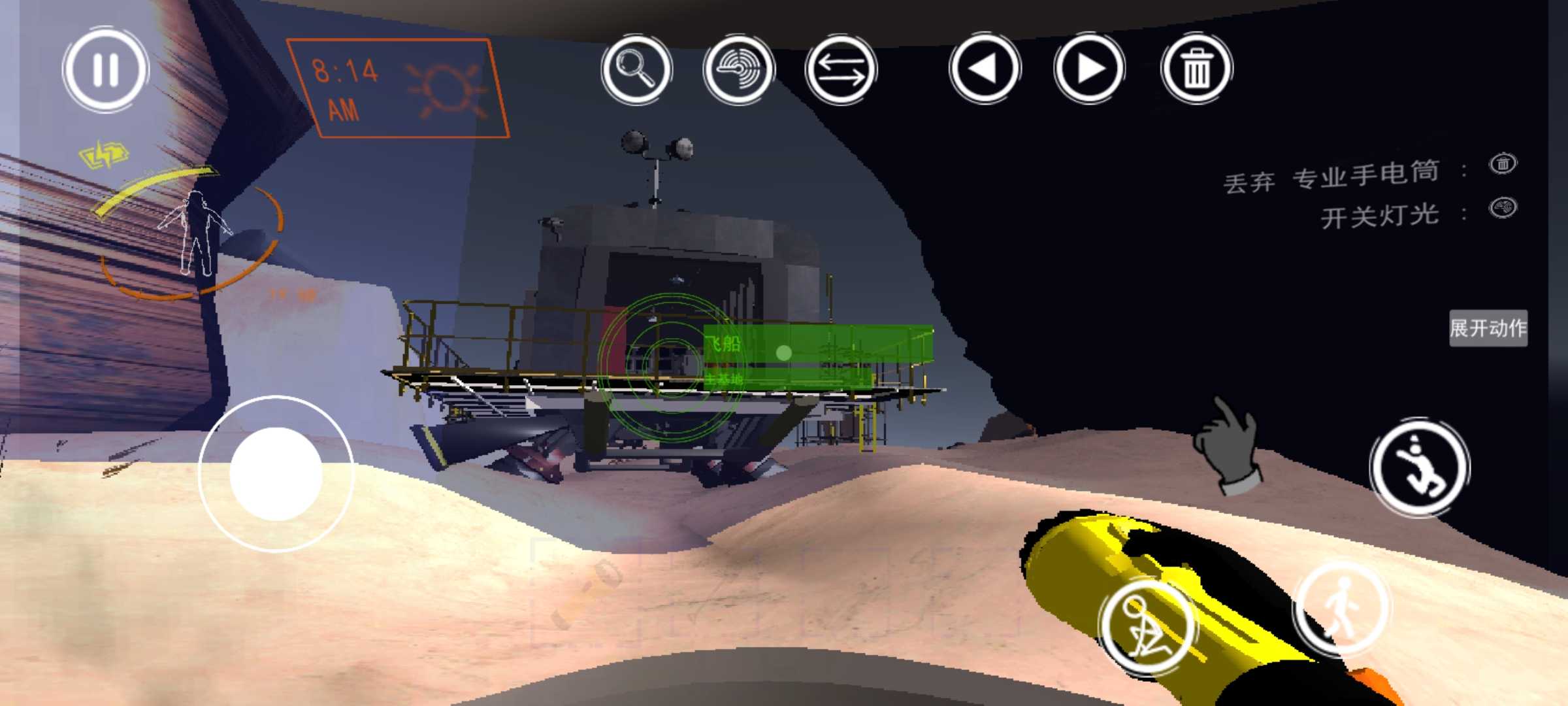Tap the magnifying glass button

636,69
